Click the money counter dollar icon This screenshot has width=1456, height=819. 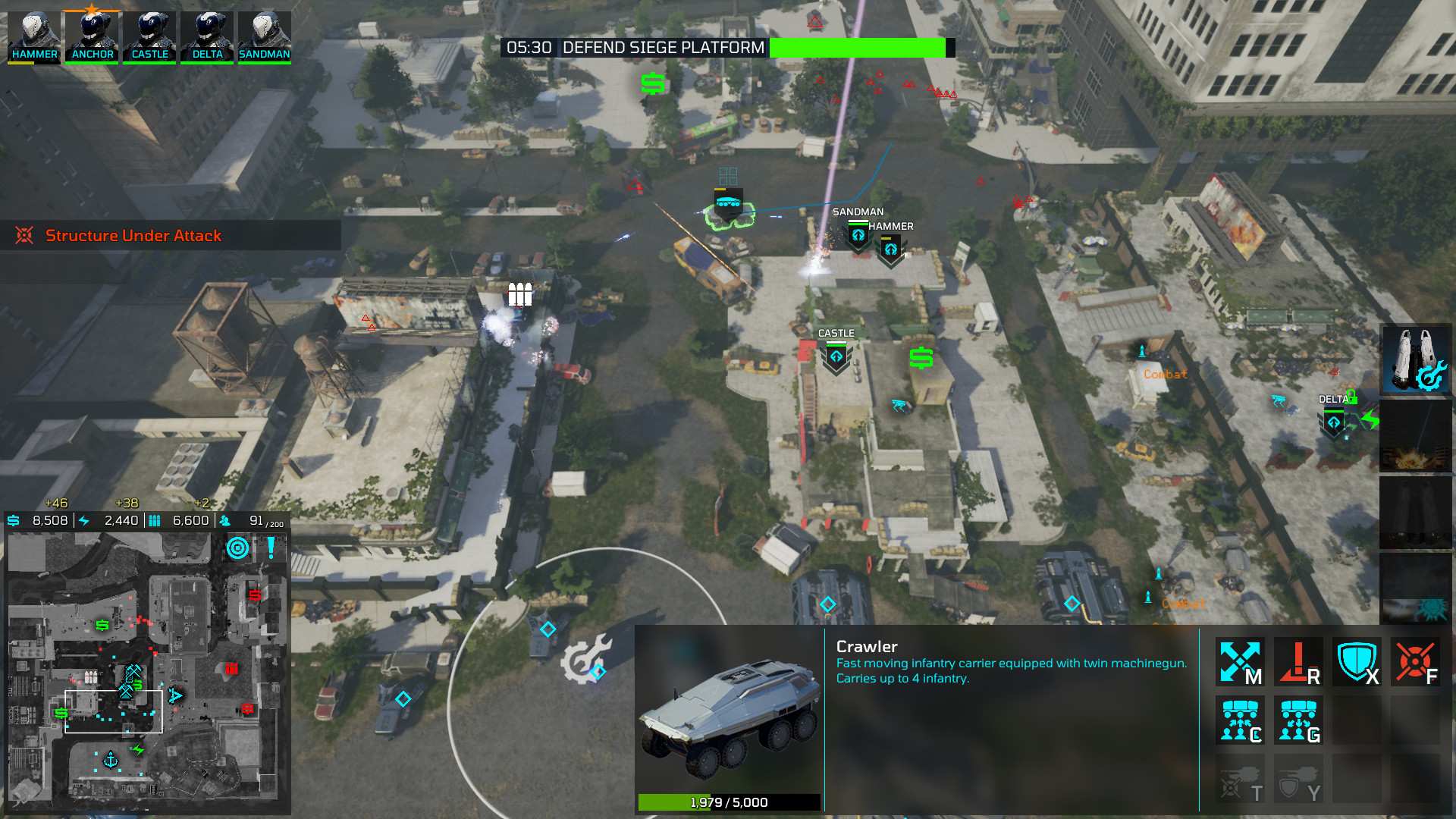tap(12, 521)
